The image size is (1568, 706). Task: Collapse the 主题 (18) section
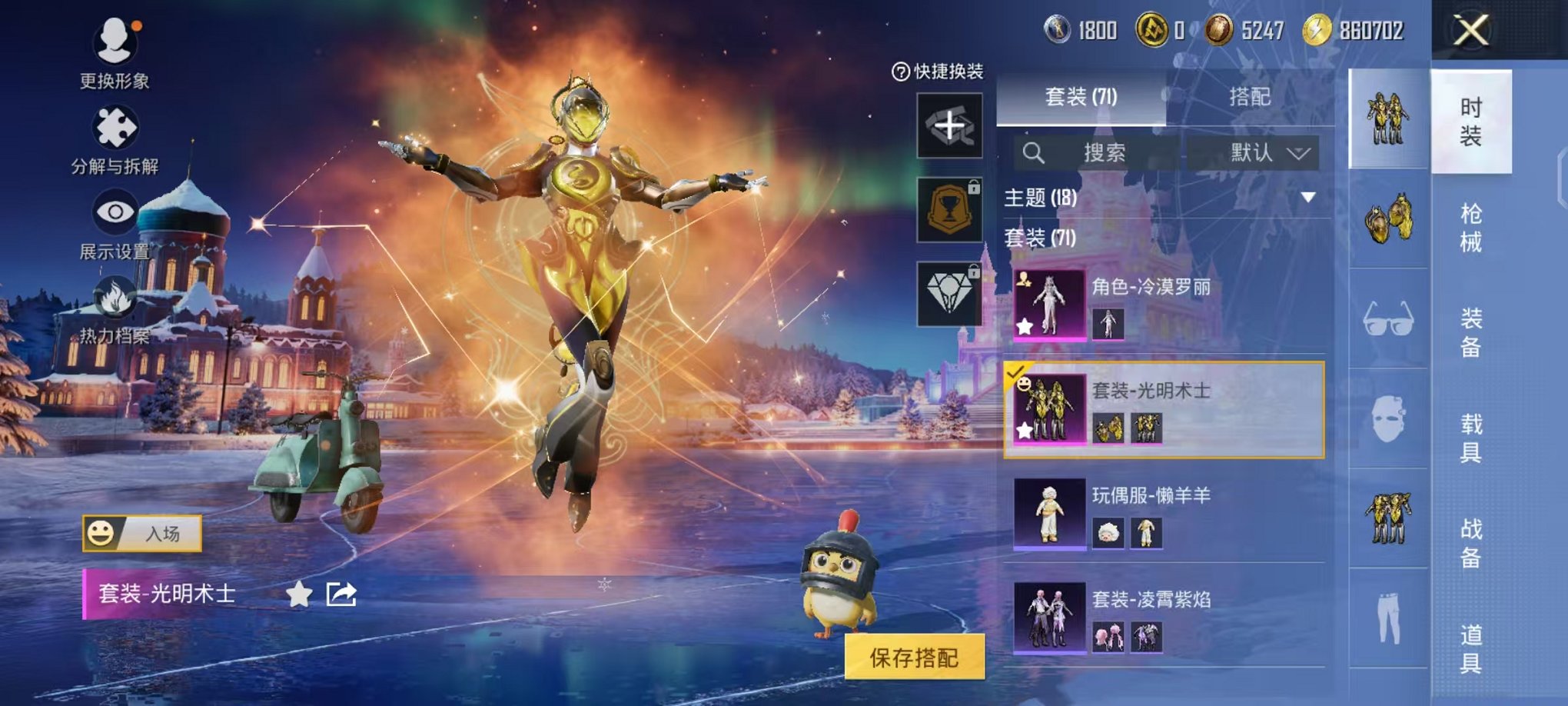click(x=1307, y=196)
